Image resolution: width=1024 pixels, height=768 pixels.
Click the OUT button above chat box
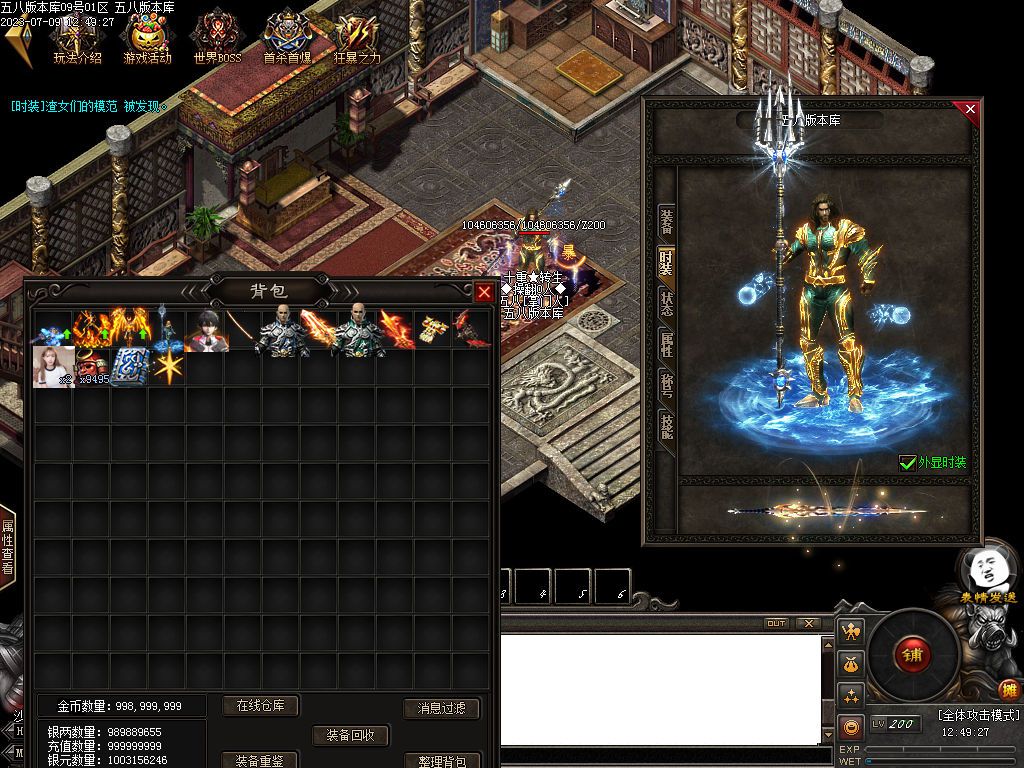tap(776, 623)
